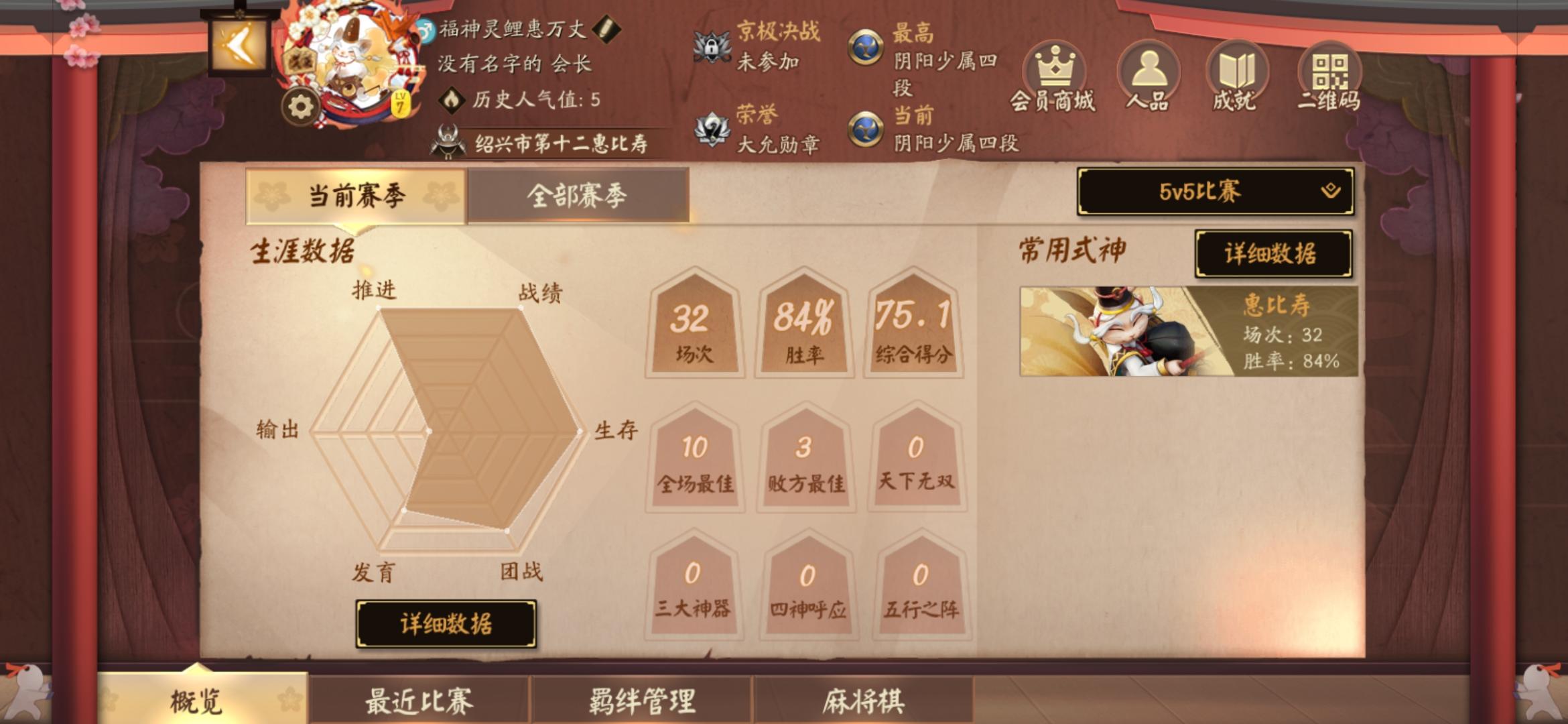1568x724 pixels.
Task: Open the 荣誉 大允勋章 honor badge
Action: pyautogui.click(x=710, y=131)
